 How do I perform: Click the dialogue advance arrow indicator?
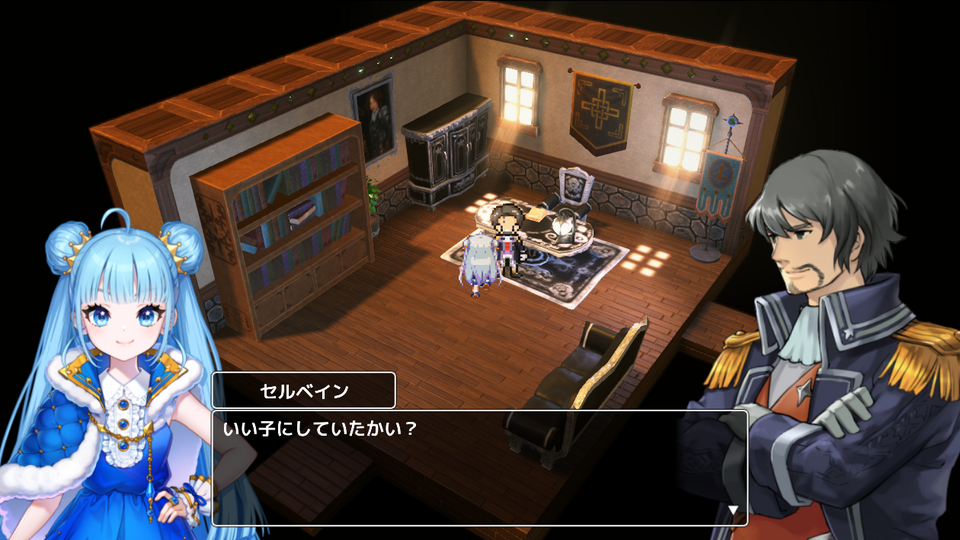pos(734,510)
